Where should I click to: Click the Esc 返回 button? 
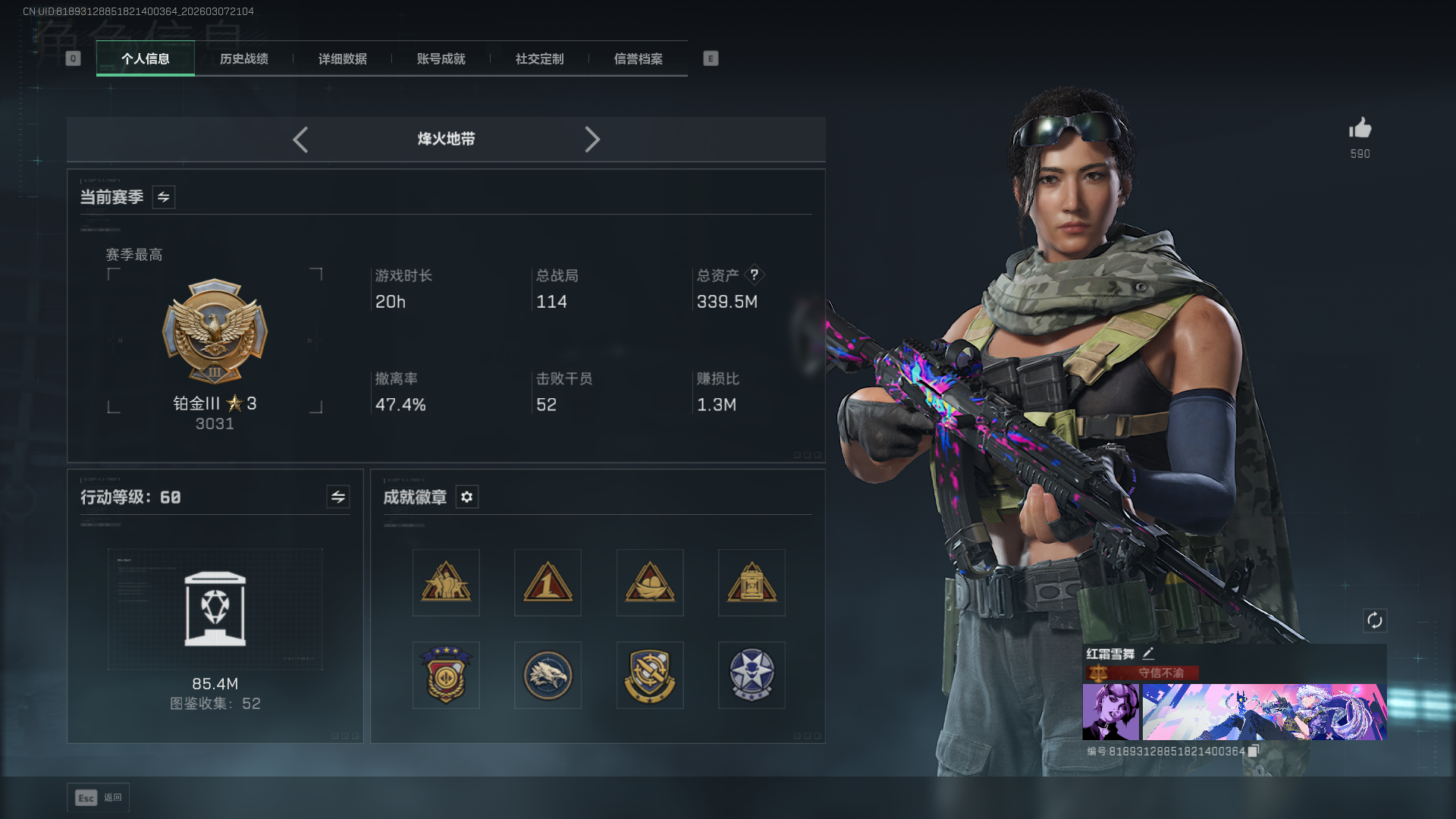[97, 797]
